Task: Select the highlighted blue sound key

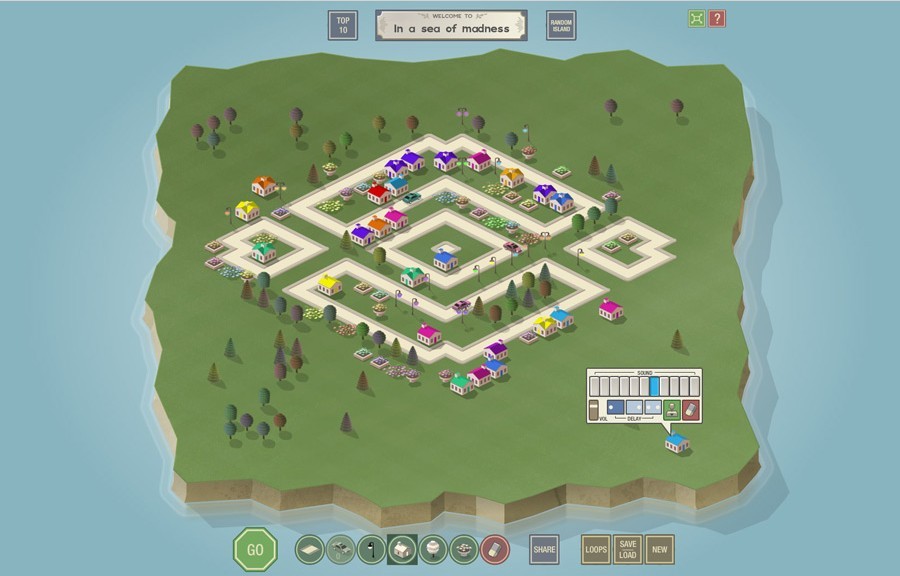Action: (654, 386)
